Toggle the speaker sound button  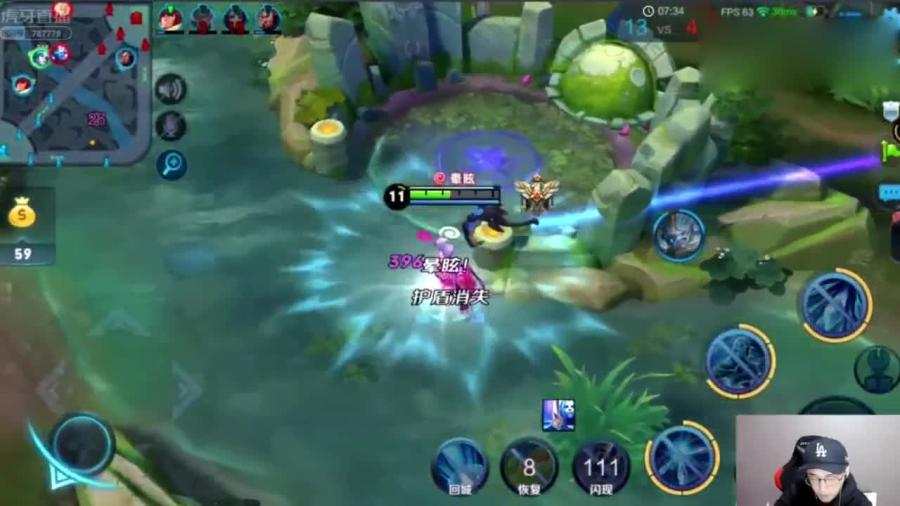pos(171,89)
